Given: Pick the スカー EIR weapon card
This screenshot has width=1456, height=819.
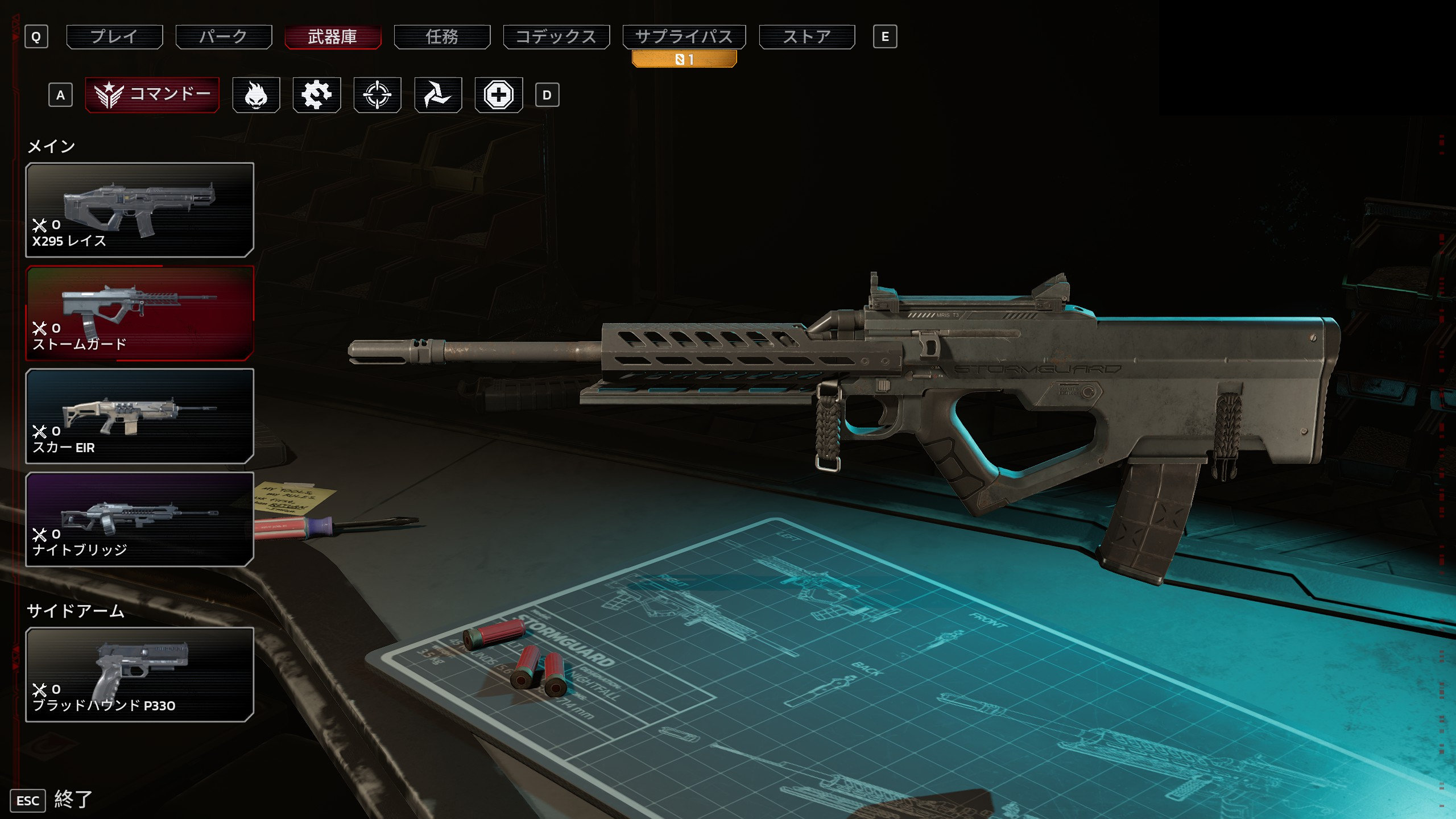Looking at the screenshot, I should click(x=139, y=416).
